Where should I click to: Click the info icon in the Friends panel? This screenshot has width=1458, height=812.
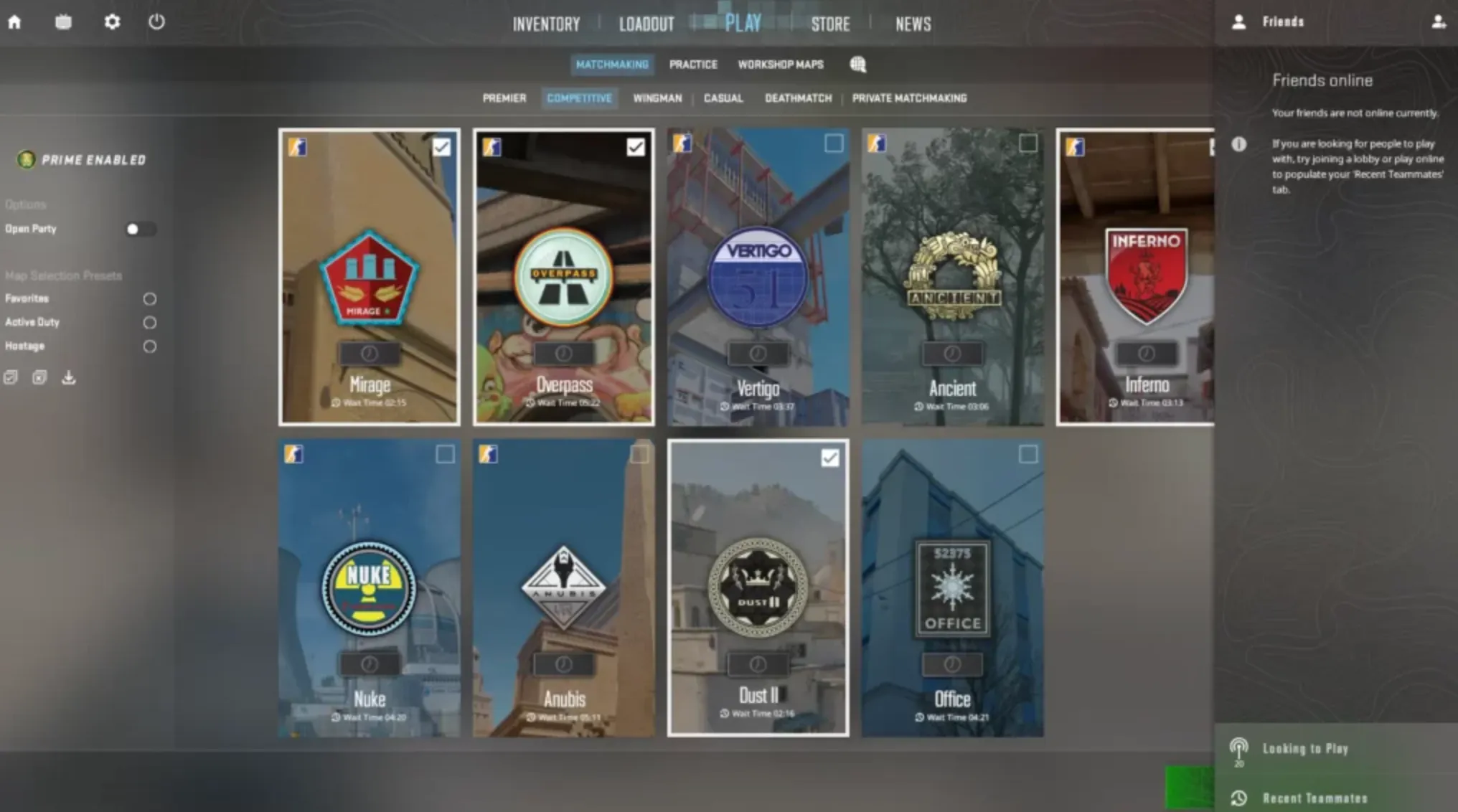tap(1240, 144)
